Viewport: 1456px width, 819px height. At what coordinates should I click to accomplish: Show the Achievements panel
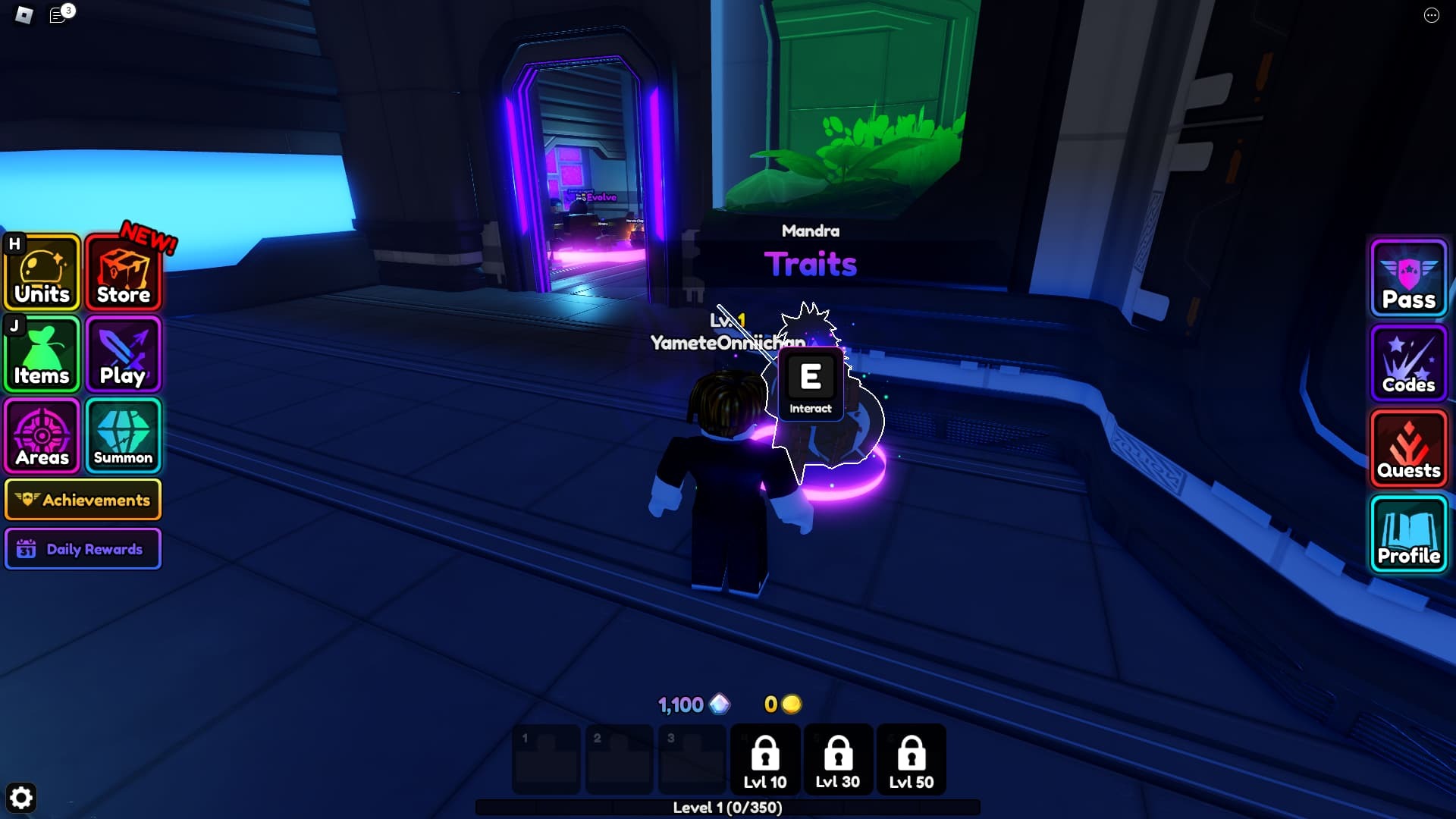(83, 500)
